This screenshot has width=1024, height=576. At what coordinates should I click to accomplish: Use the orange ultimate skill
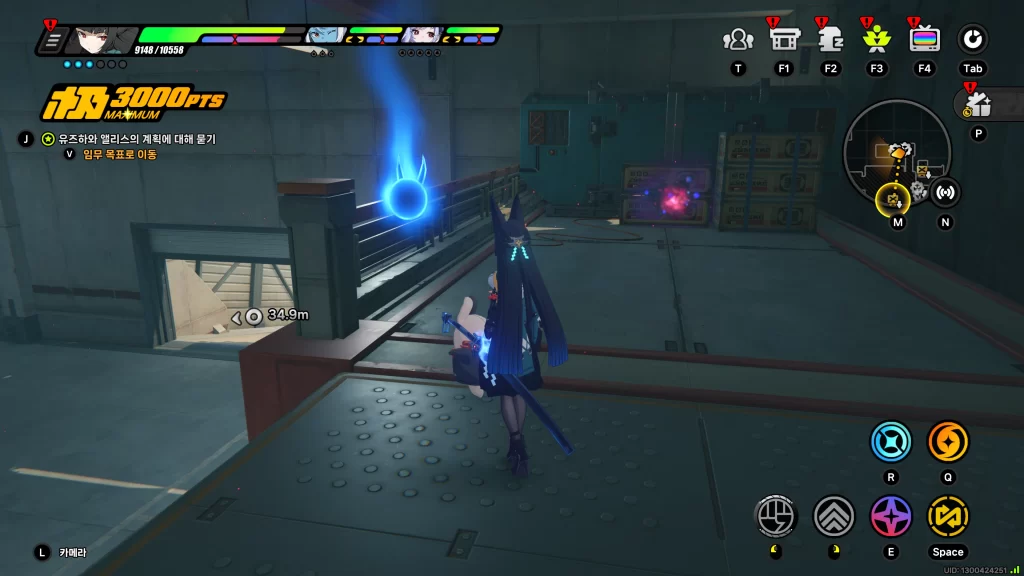pos(947,441)
